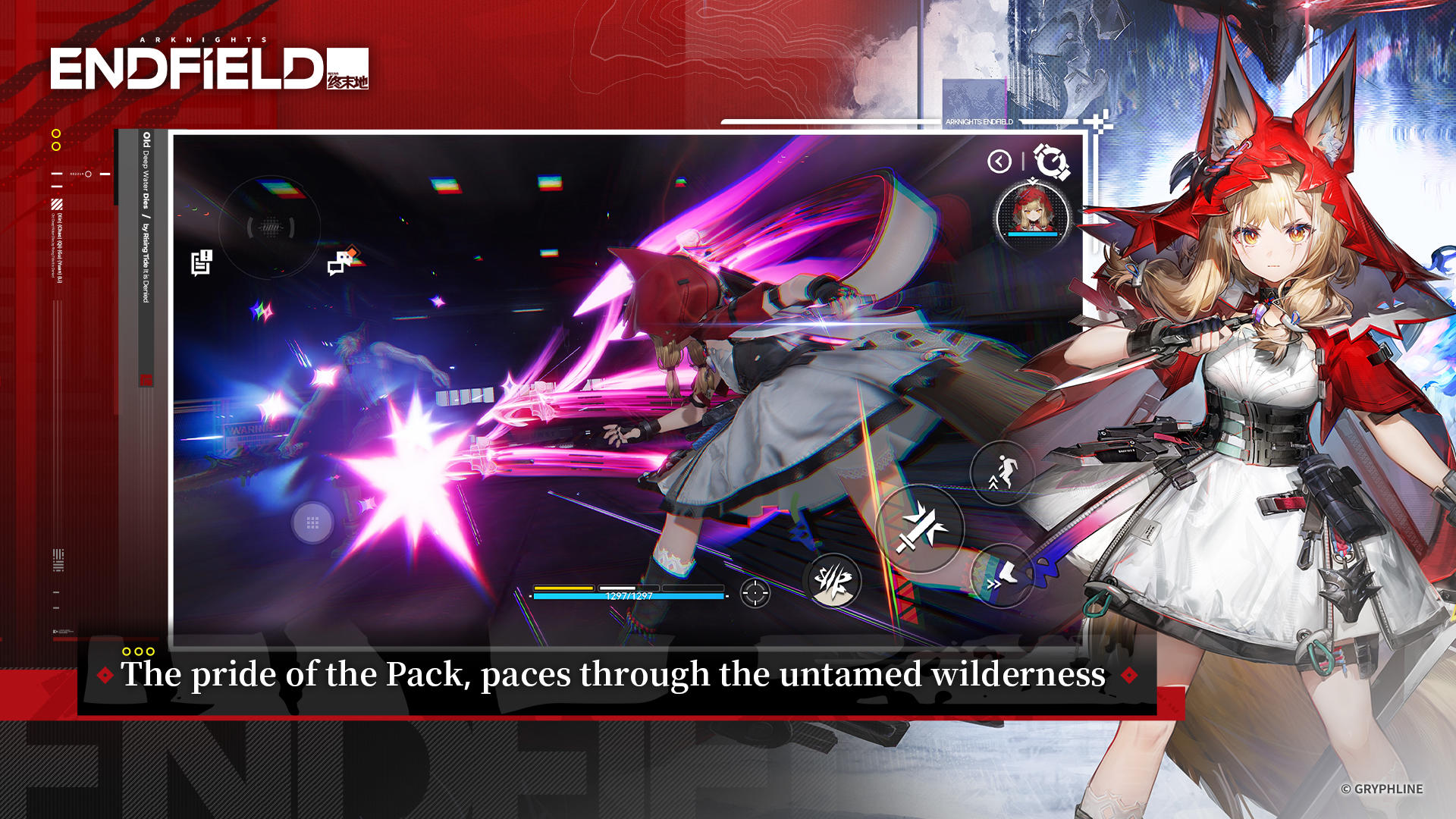Screen dimensions: 1456x819
Task: Toggle targeting with the circular aim ring
Action: pos(269,226)
